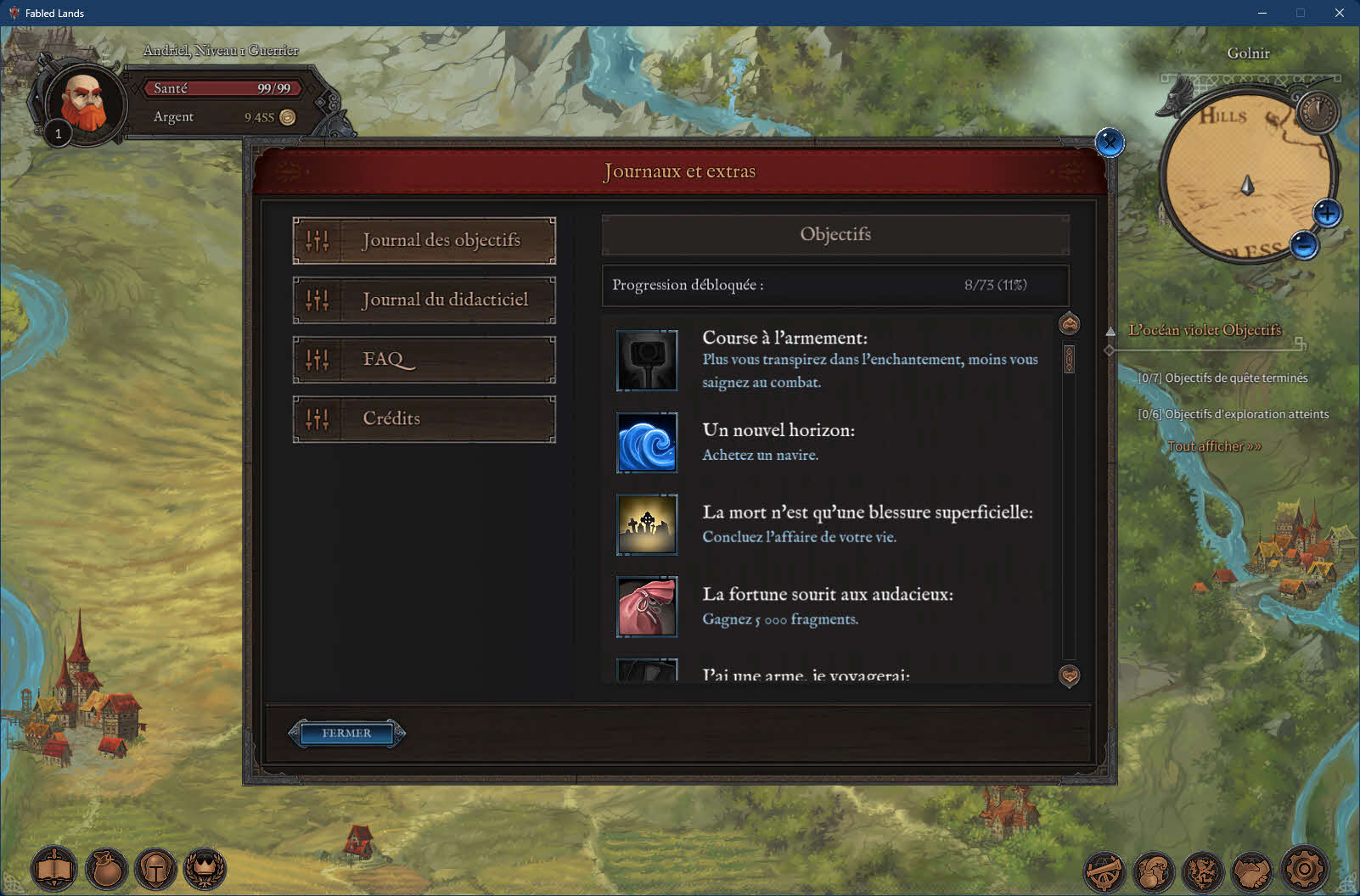1360x896 pixels.
Task: Open the Journal des objectifs section
Action: 424,240
